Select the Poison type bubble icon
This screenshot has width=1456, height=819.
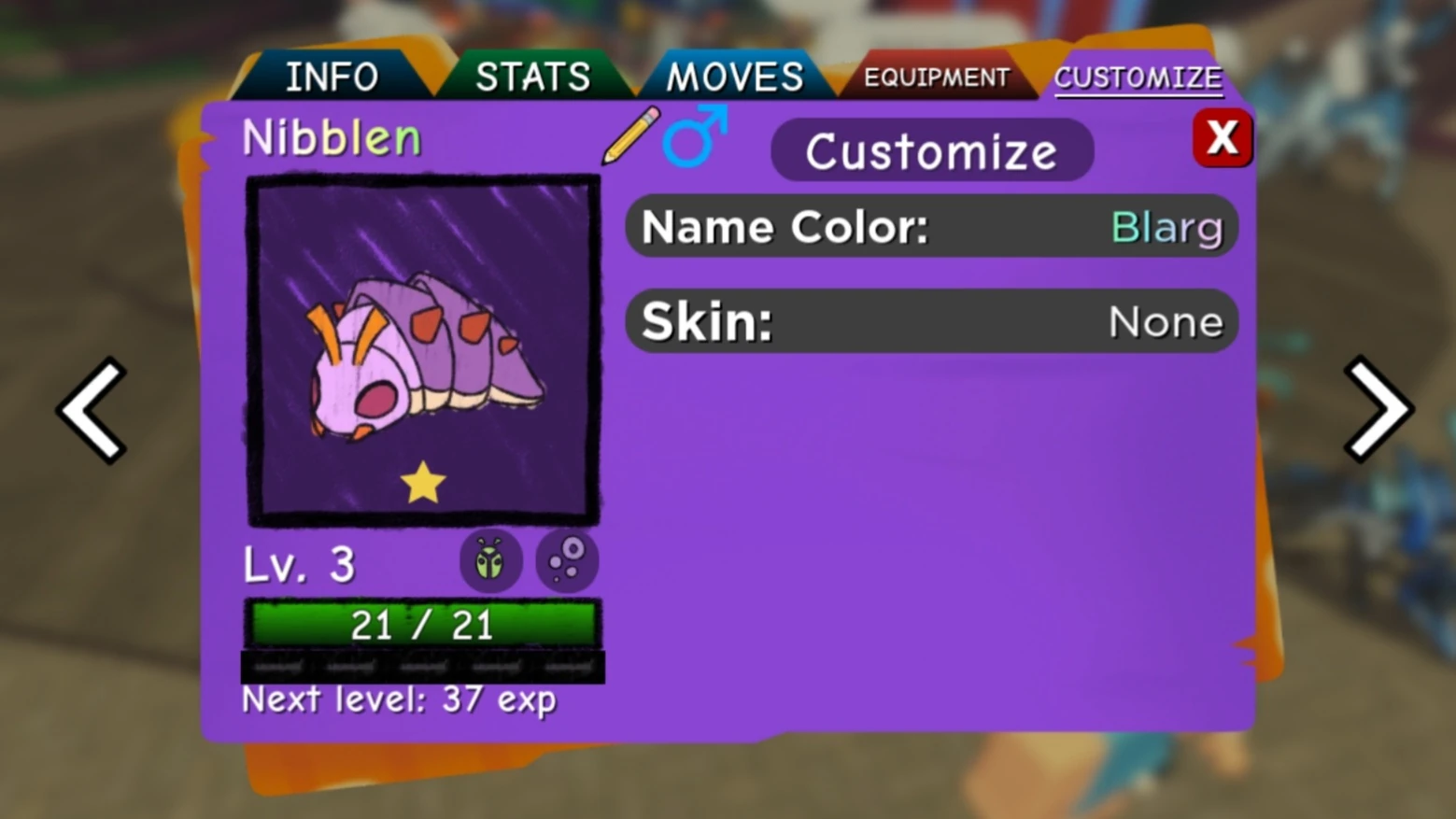point(567,559)
